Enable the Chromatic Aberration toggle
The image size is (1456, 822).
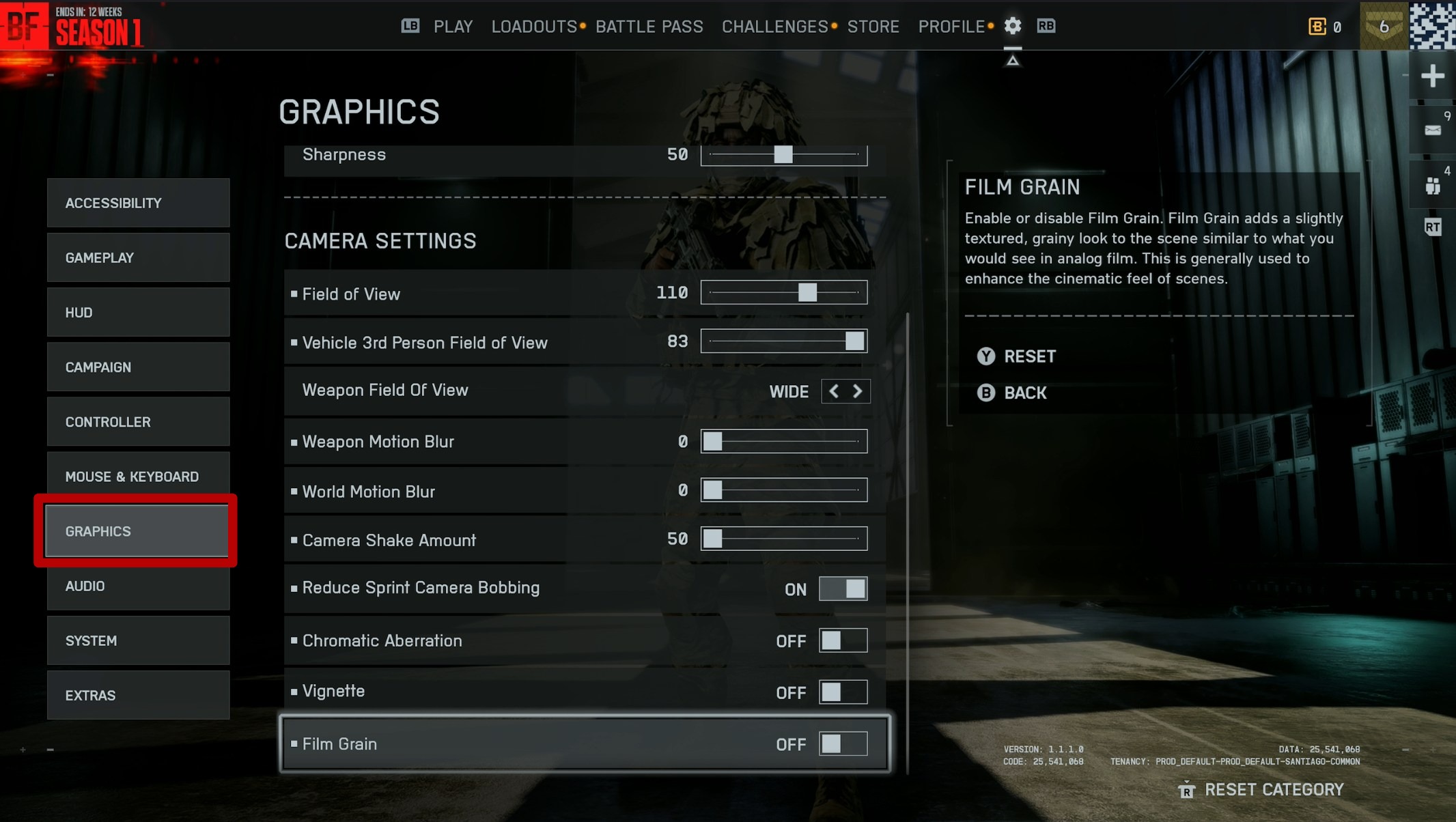(843, 640)
